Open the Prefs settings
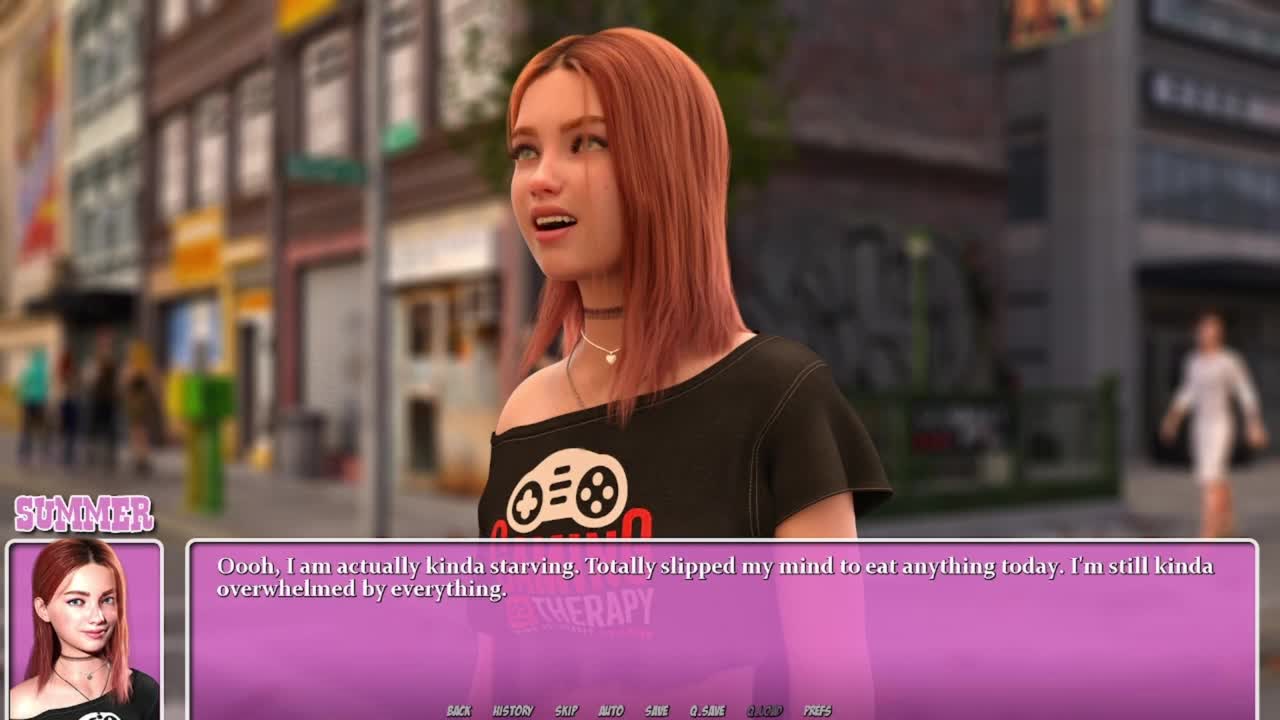Screen dimensions: 1280x720 pyautogui.click(x=818, y=711)
